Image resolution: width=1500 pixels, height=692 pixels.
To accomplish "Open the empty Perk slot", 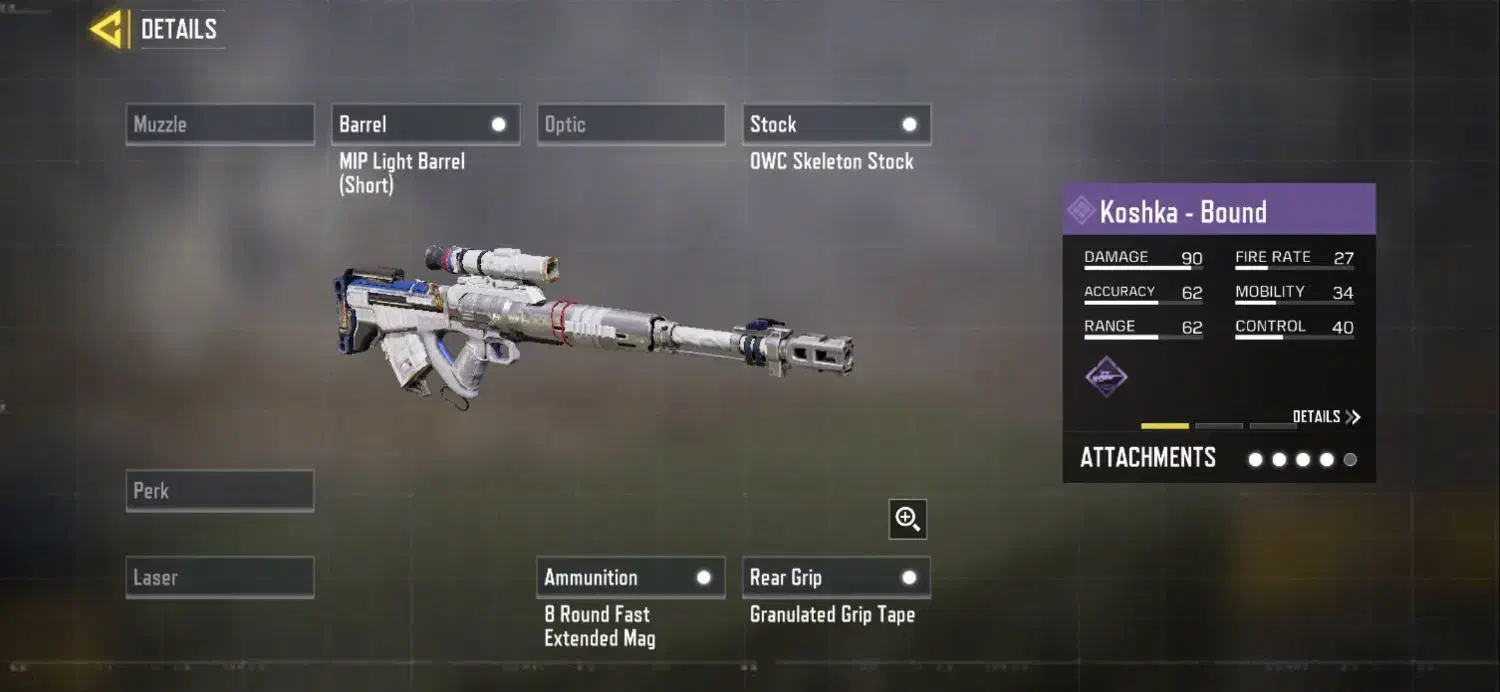I will (220, 491).
